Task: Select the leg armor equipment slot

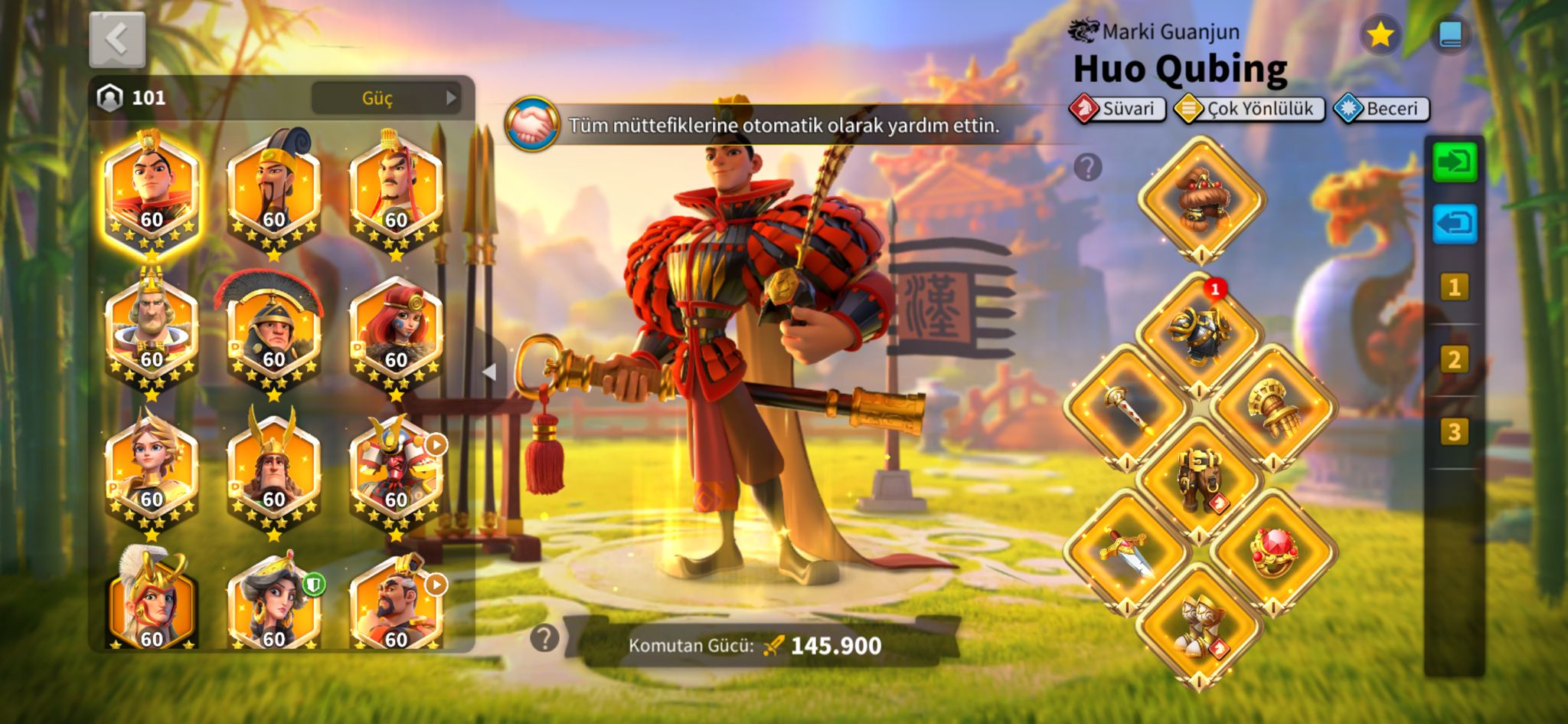Action: coord(1199,479)
